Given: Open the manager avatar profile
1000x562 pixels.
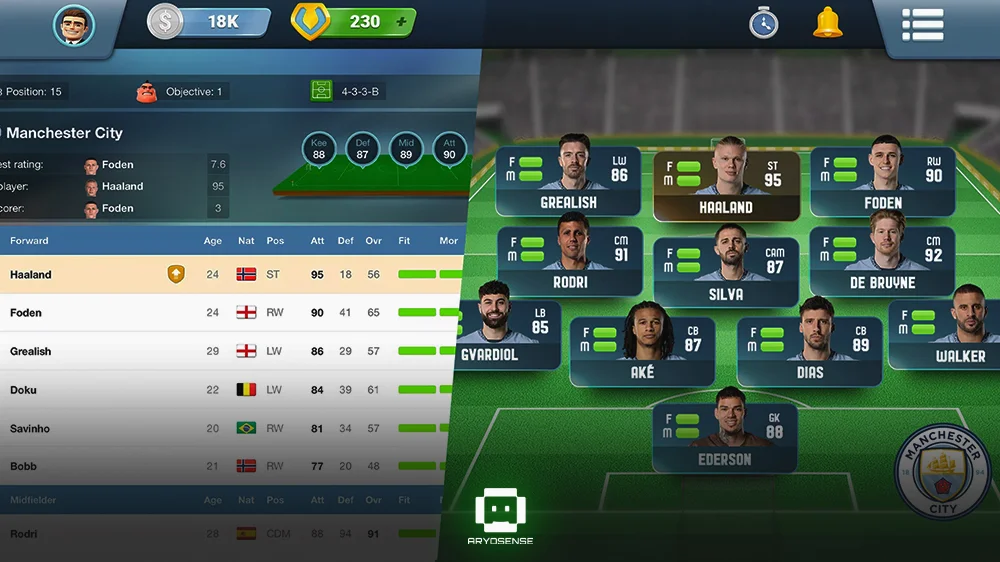Looking at the screenshot, I should point(73,24).
